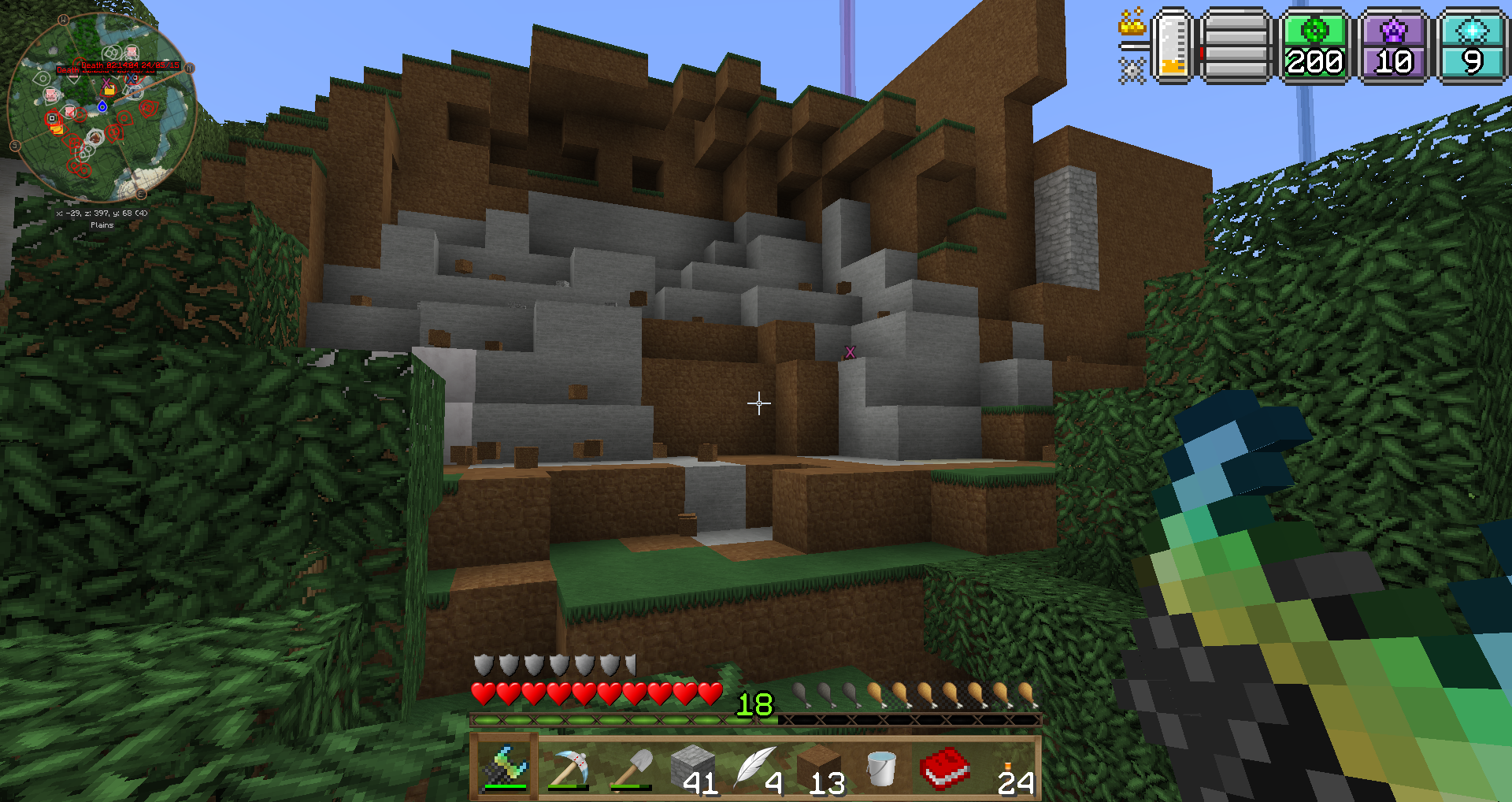1512x802 pixels.
Task: Click the green gem counter showing 200
Action: point(1314,46)
